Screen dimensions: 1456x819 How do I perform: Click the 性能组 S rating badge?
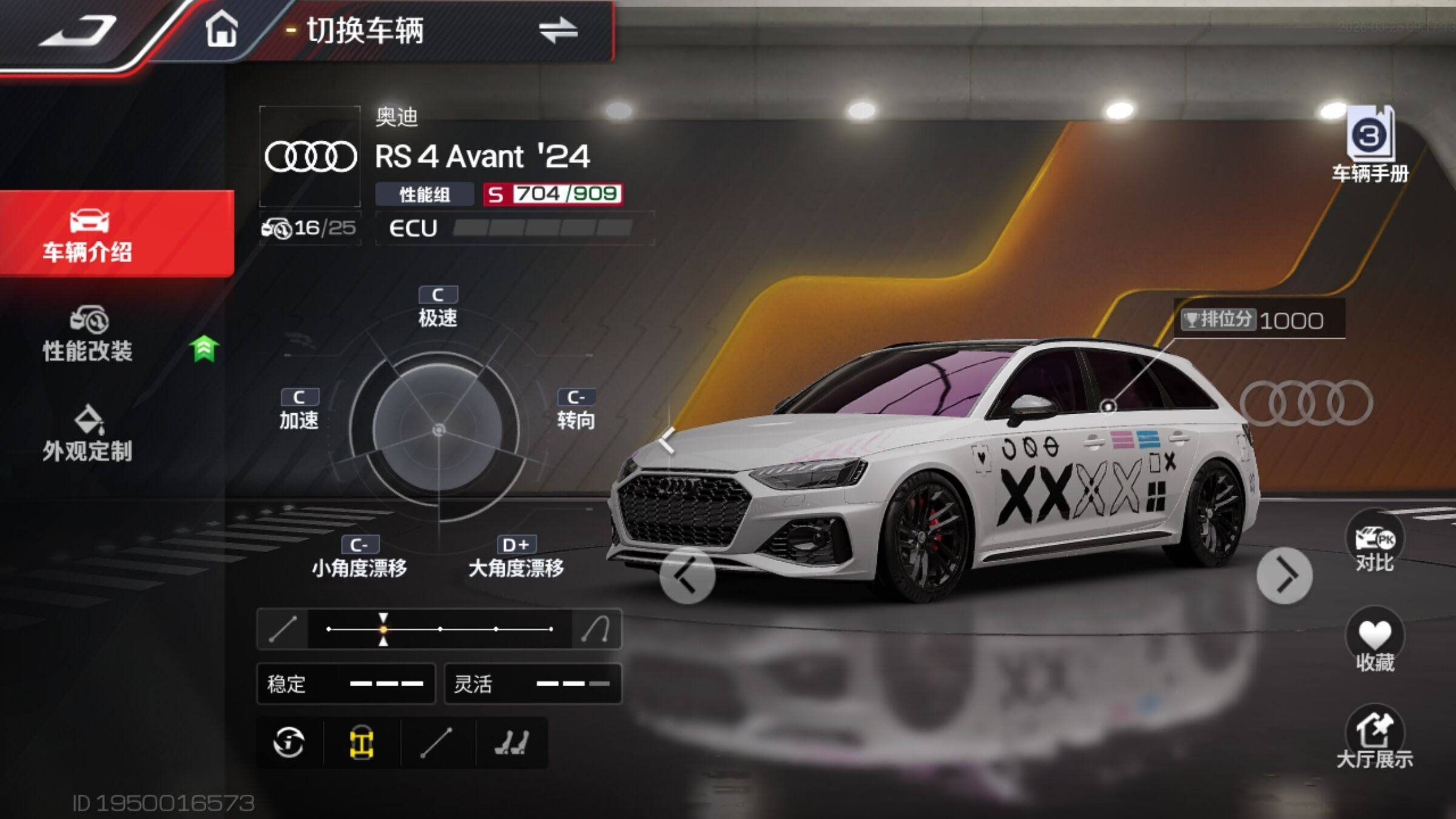[552, 194]
